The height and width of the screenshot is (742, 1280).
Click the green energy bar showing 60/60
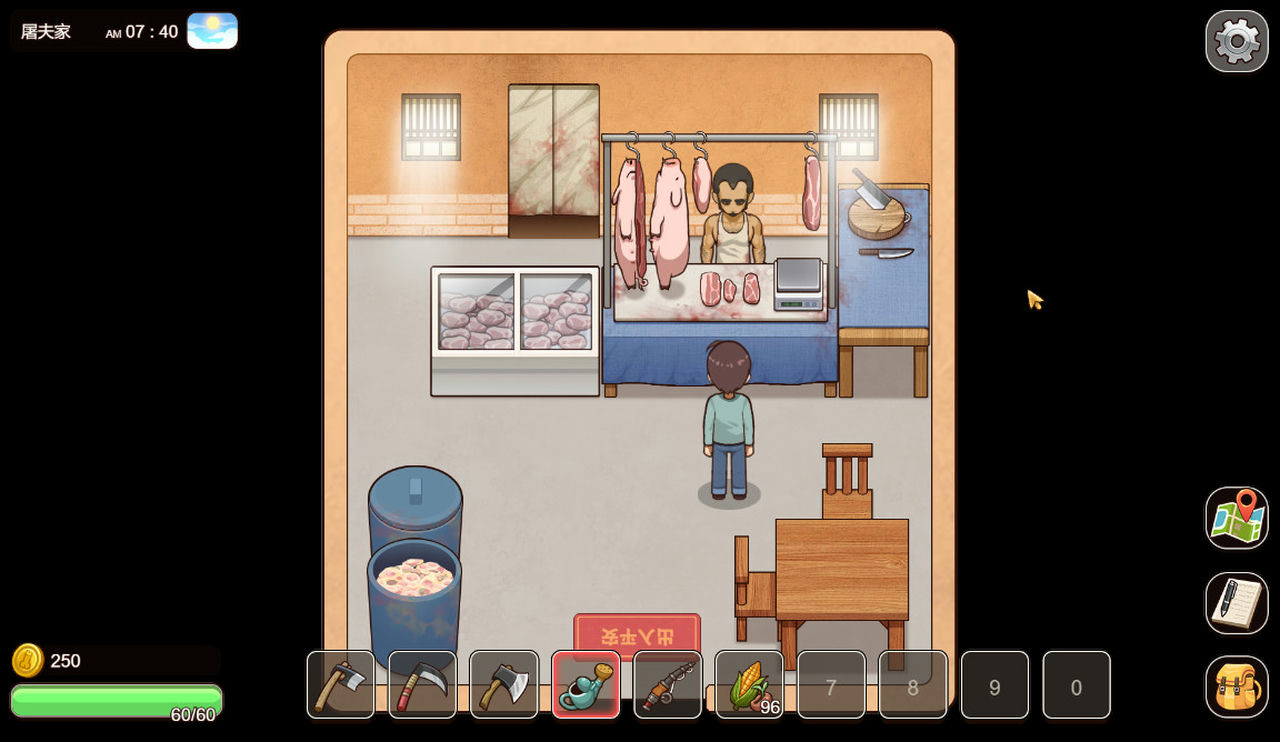pyautogui.click(x=115, y=701)
